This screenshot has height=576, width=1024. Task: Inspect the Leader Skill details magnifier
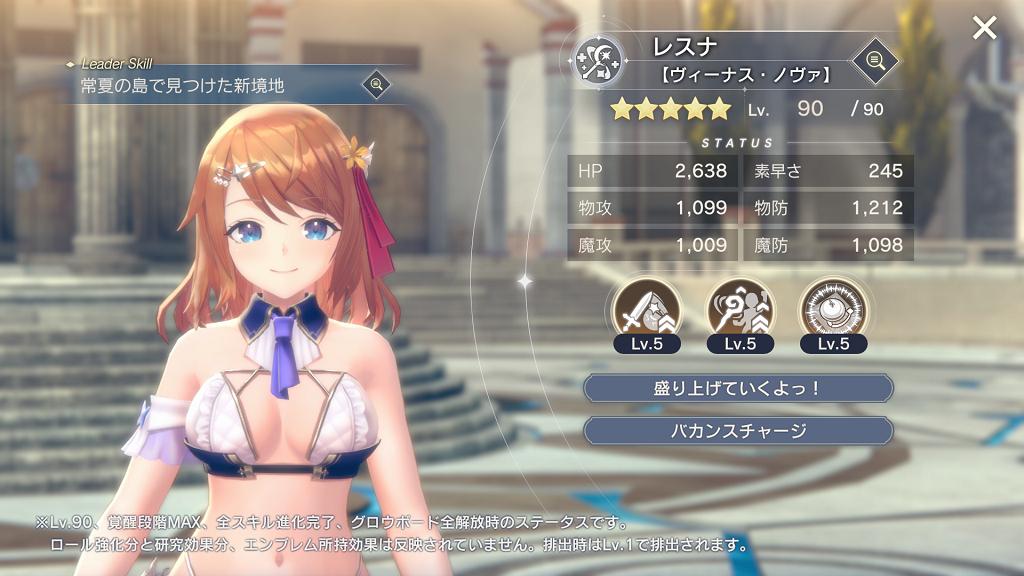coord(377,84)
